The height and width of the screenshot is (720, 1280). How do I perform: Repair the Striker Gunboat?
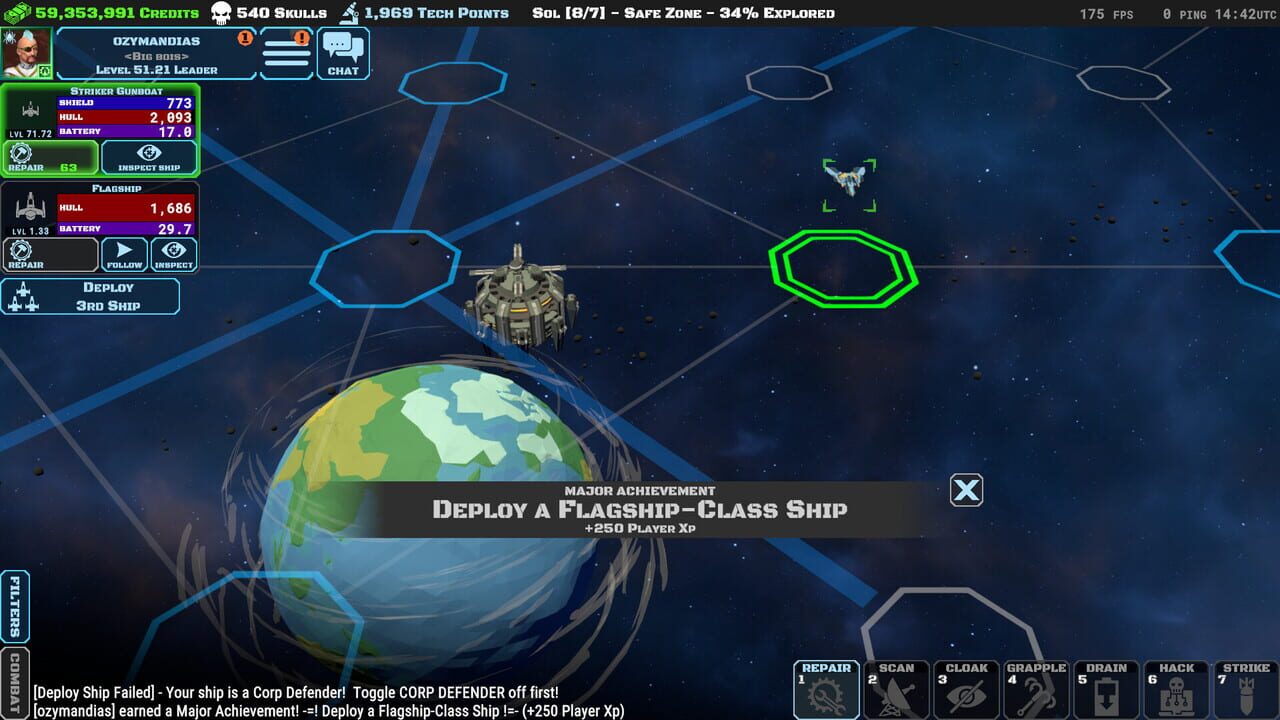click(x=48, y=158)
